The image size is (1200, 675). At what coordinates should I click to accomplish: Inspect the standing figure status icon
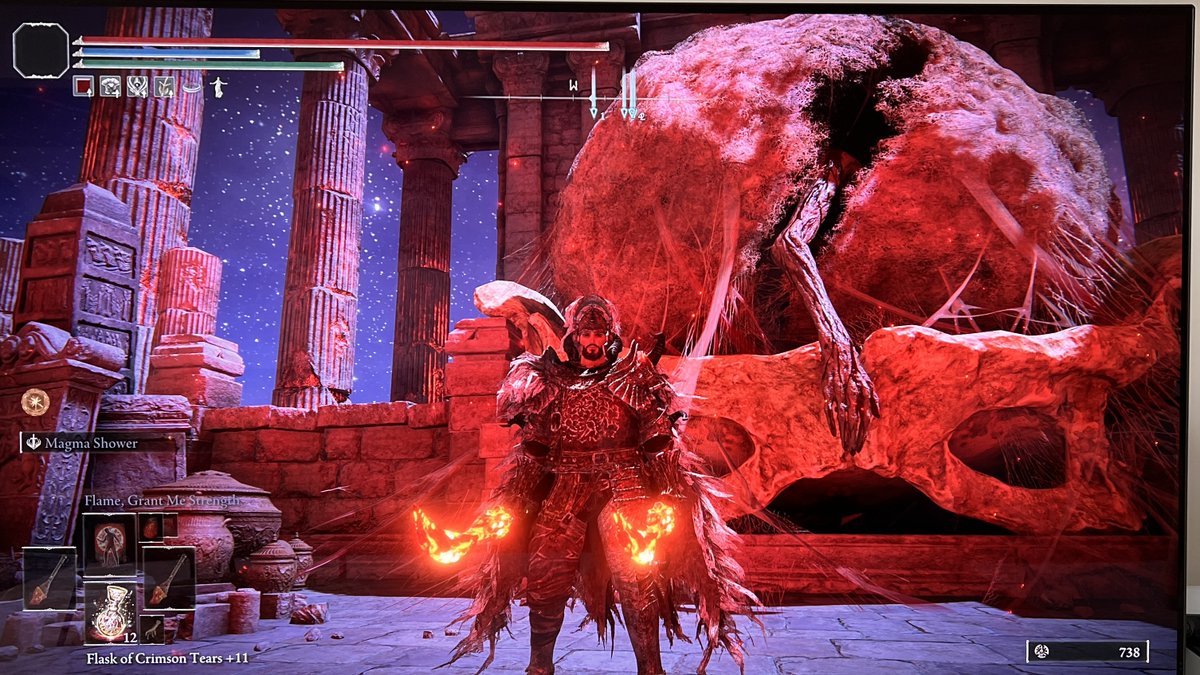(x=216, y=87)
